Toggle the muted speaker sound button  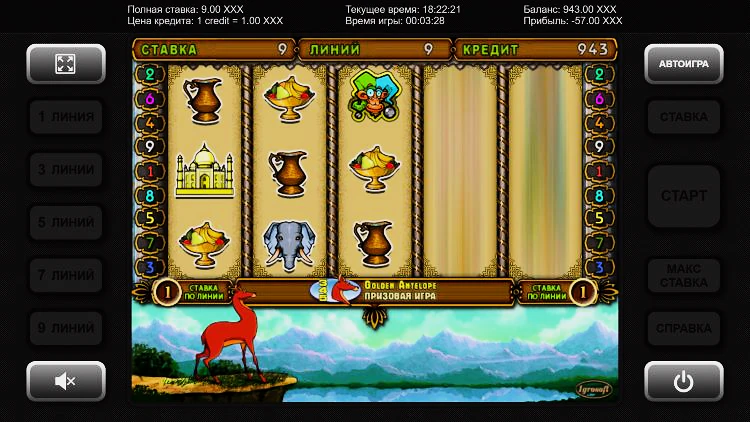[x=66, y=380]
